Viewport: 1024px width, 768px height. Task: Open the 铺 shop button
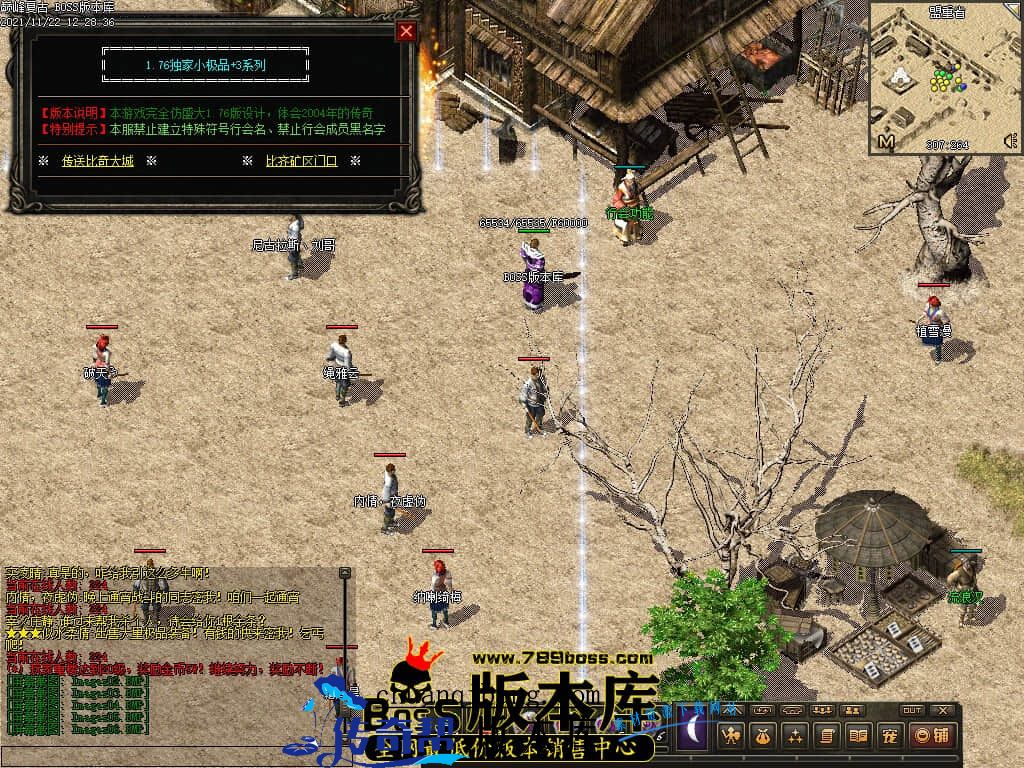(931, 737)
